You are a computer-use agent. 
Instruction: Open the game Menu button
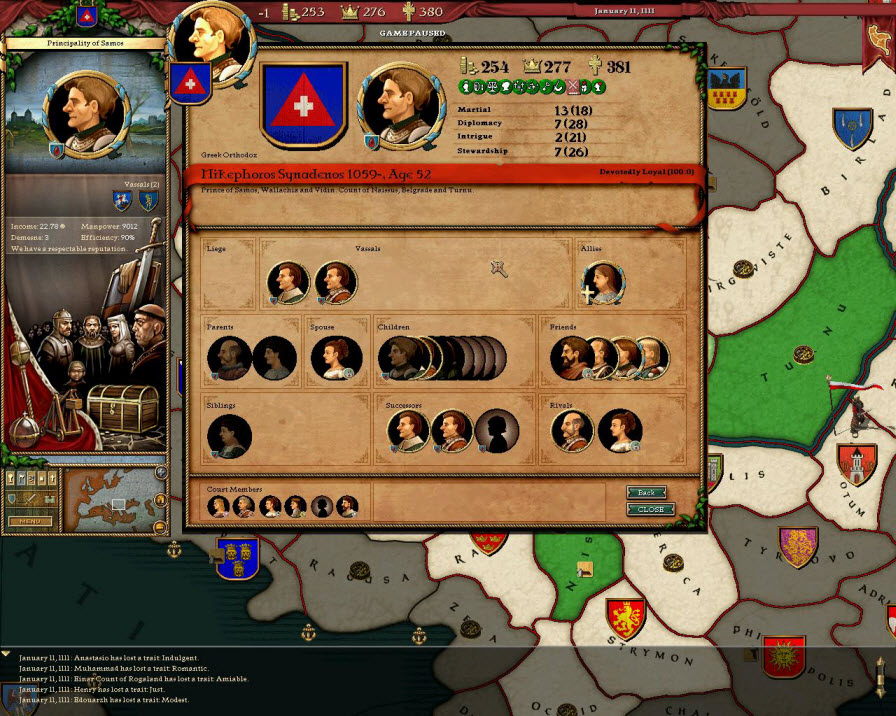(x=29, y=521)
